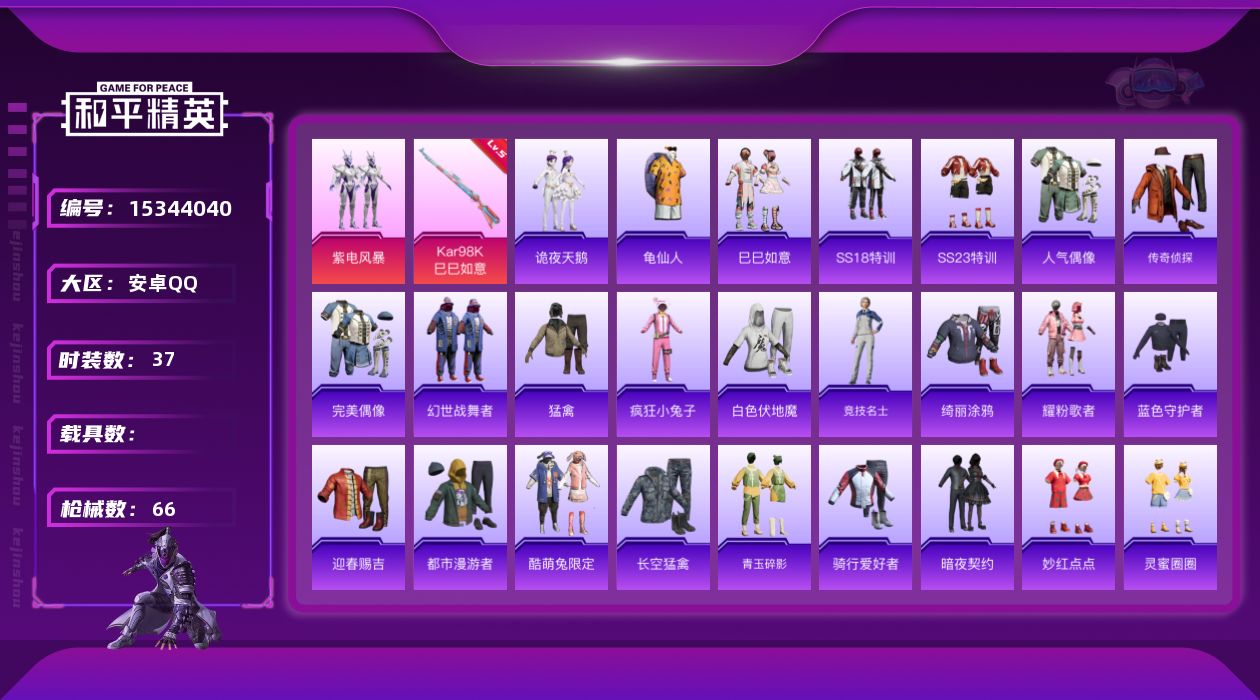Select the SS18特训 outfit tile
The width and height of the screenshot is (1260, 700).
pos(865,211)
